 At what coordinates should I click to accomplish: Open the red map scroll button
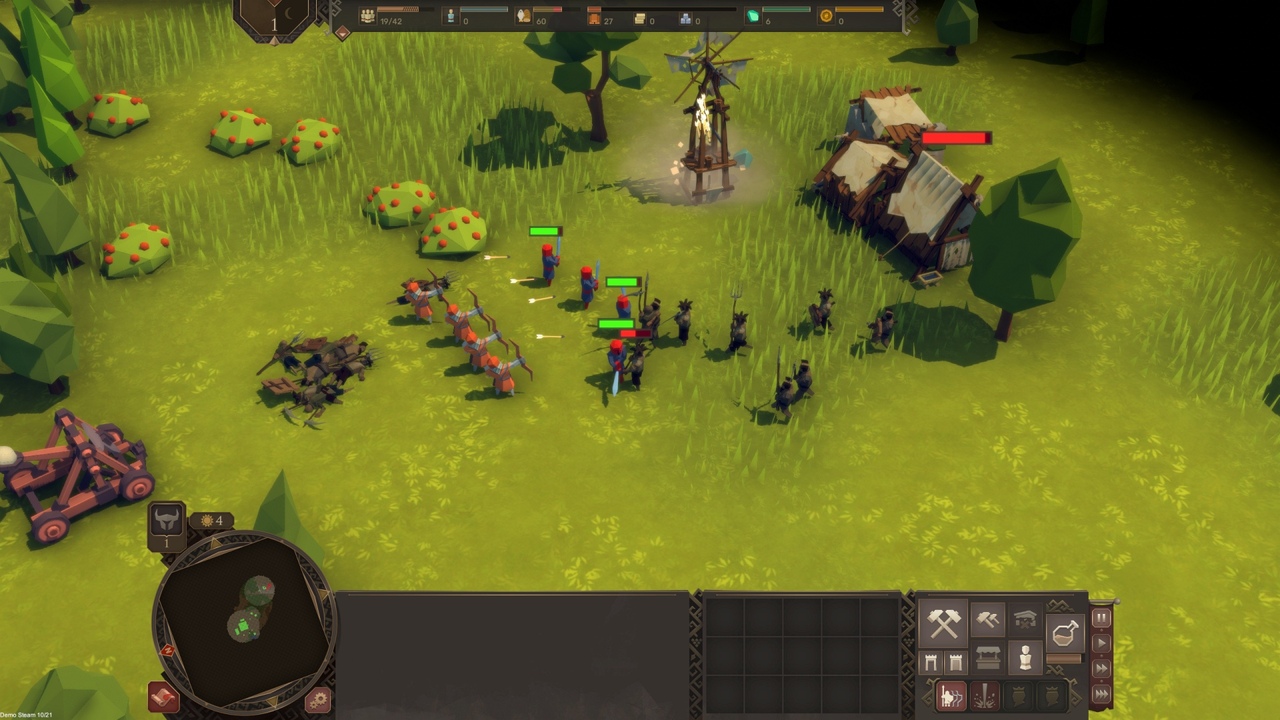[163, 696]
